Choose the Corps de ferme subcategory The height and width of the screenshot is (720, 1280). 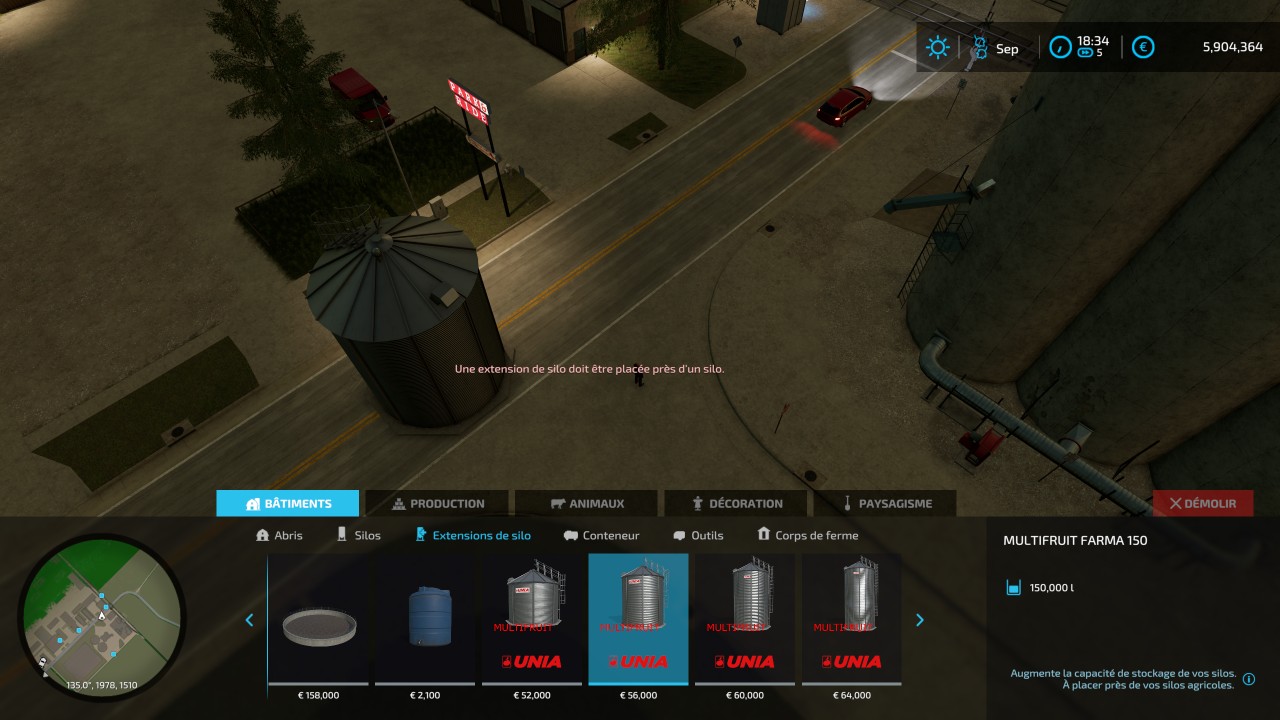[808, 535]
